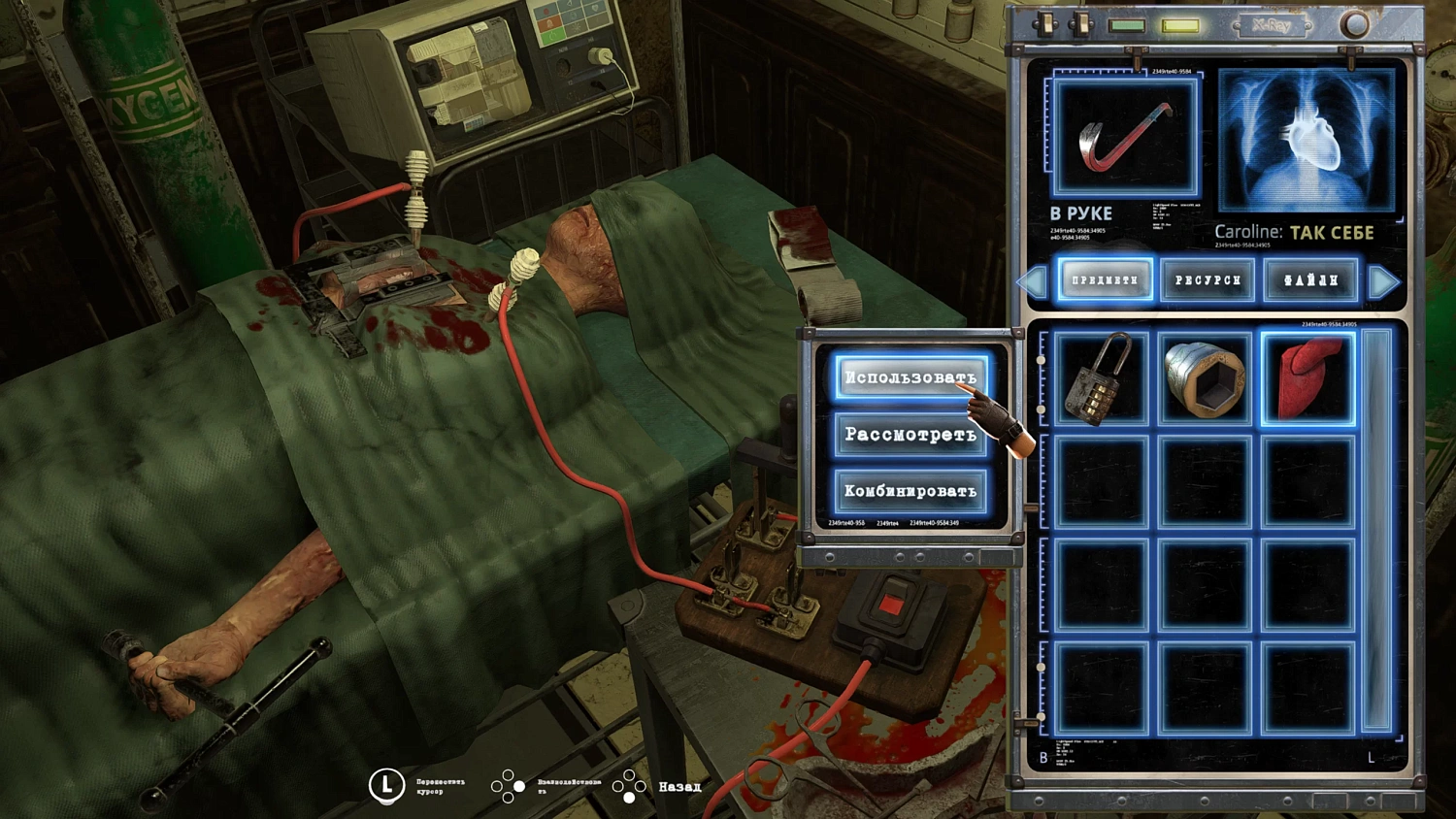1456x819 pixels.
Task: Choose Использовать in the context menu
Action: click(x=910, y=377)
